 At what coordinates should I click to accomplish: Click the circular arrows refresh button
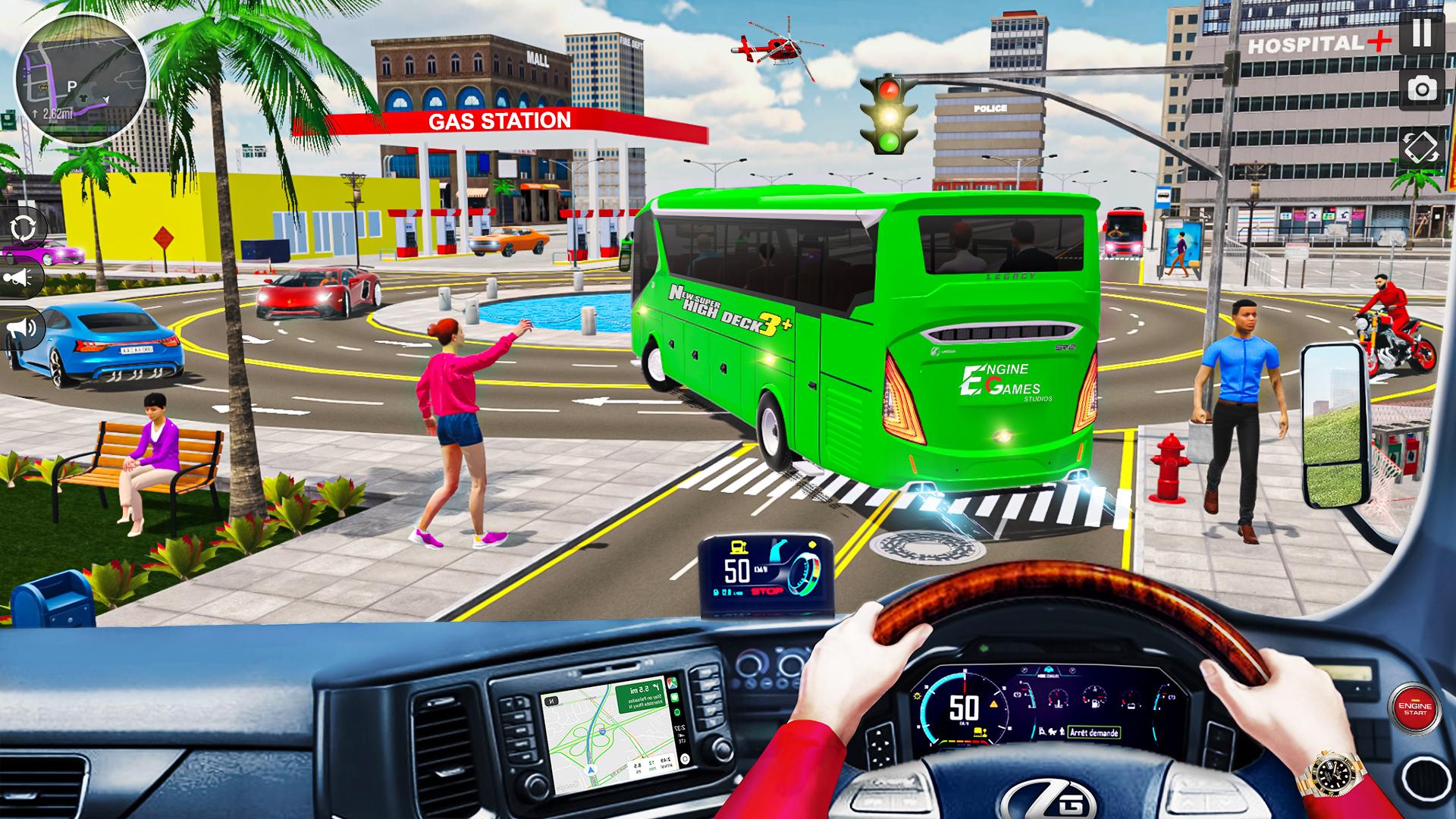click(x=23, y=227)
